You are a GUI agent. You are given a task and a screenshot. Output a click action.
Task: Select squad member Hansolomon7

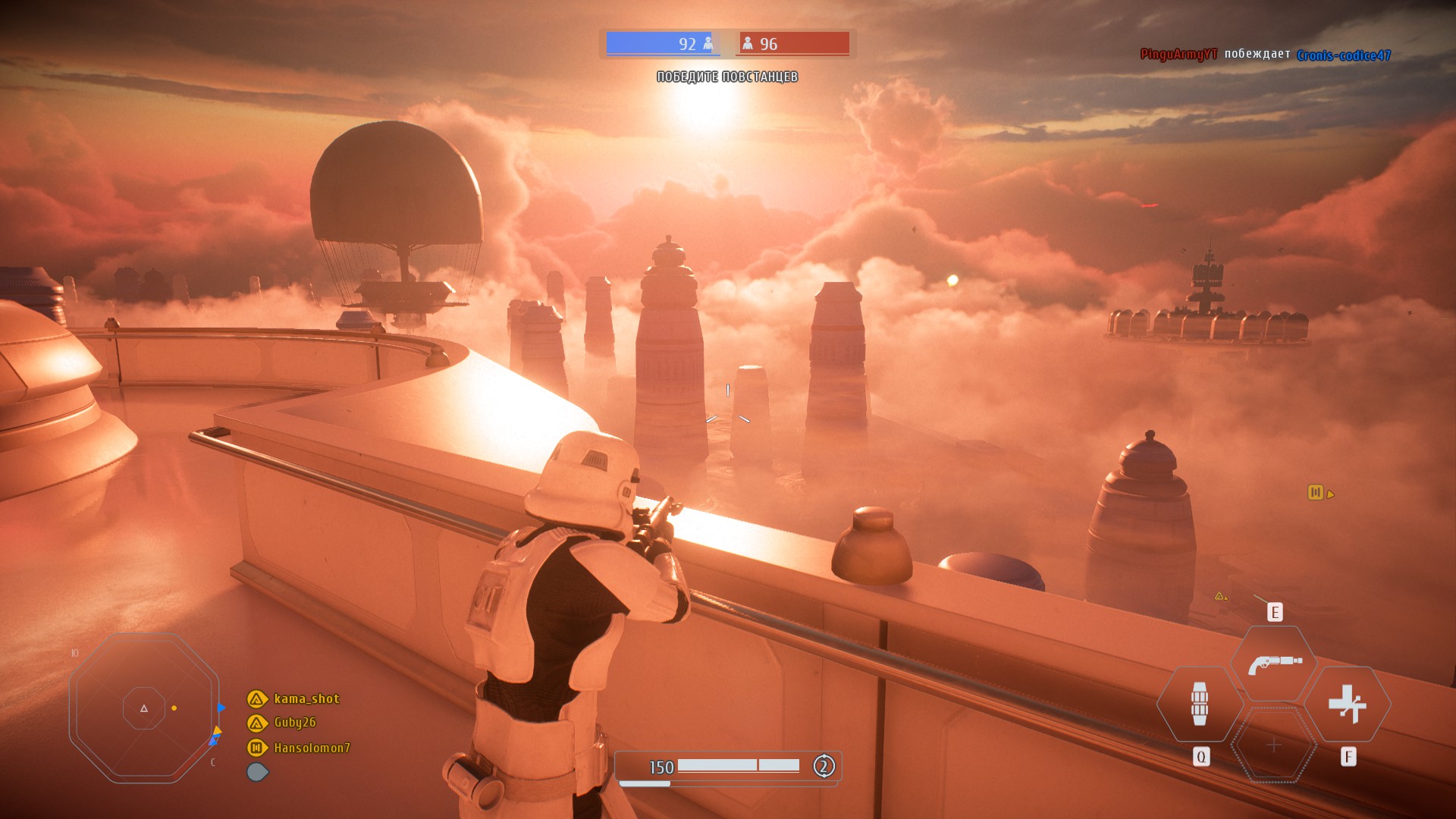tap(312, 748)
